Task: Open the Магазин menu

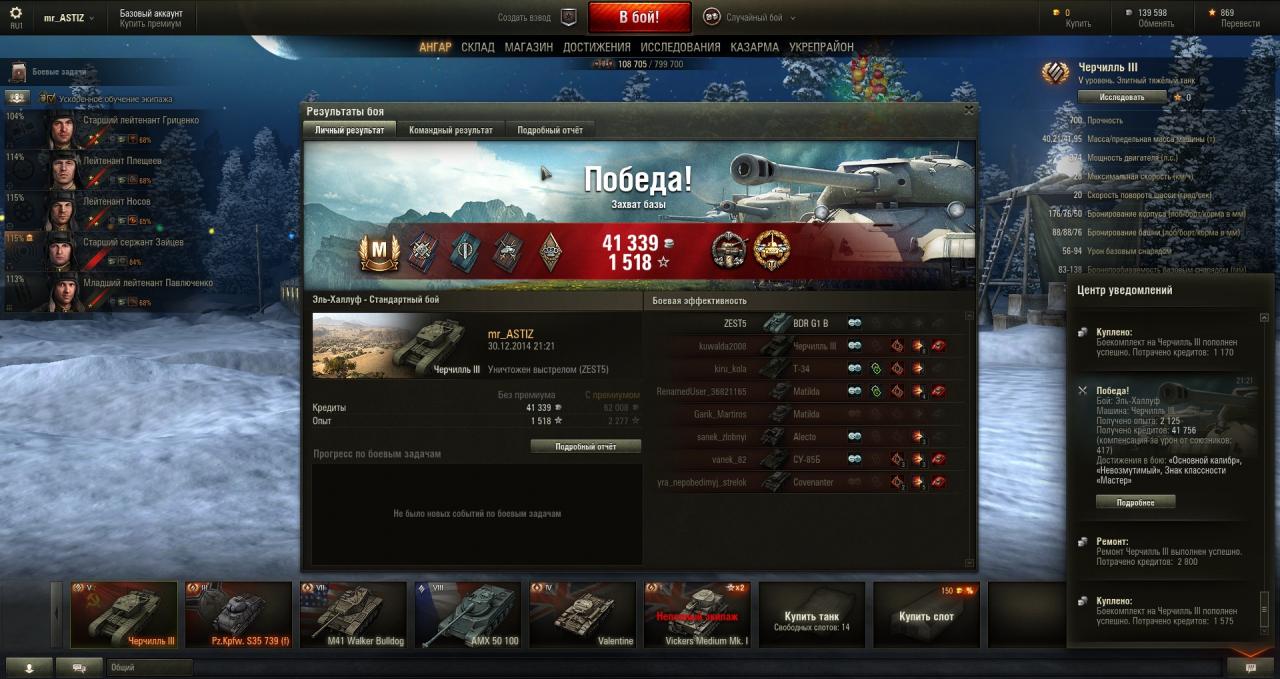Action: [528, 47]
